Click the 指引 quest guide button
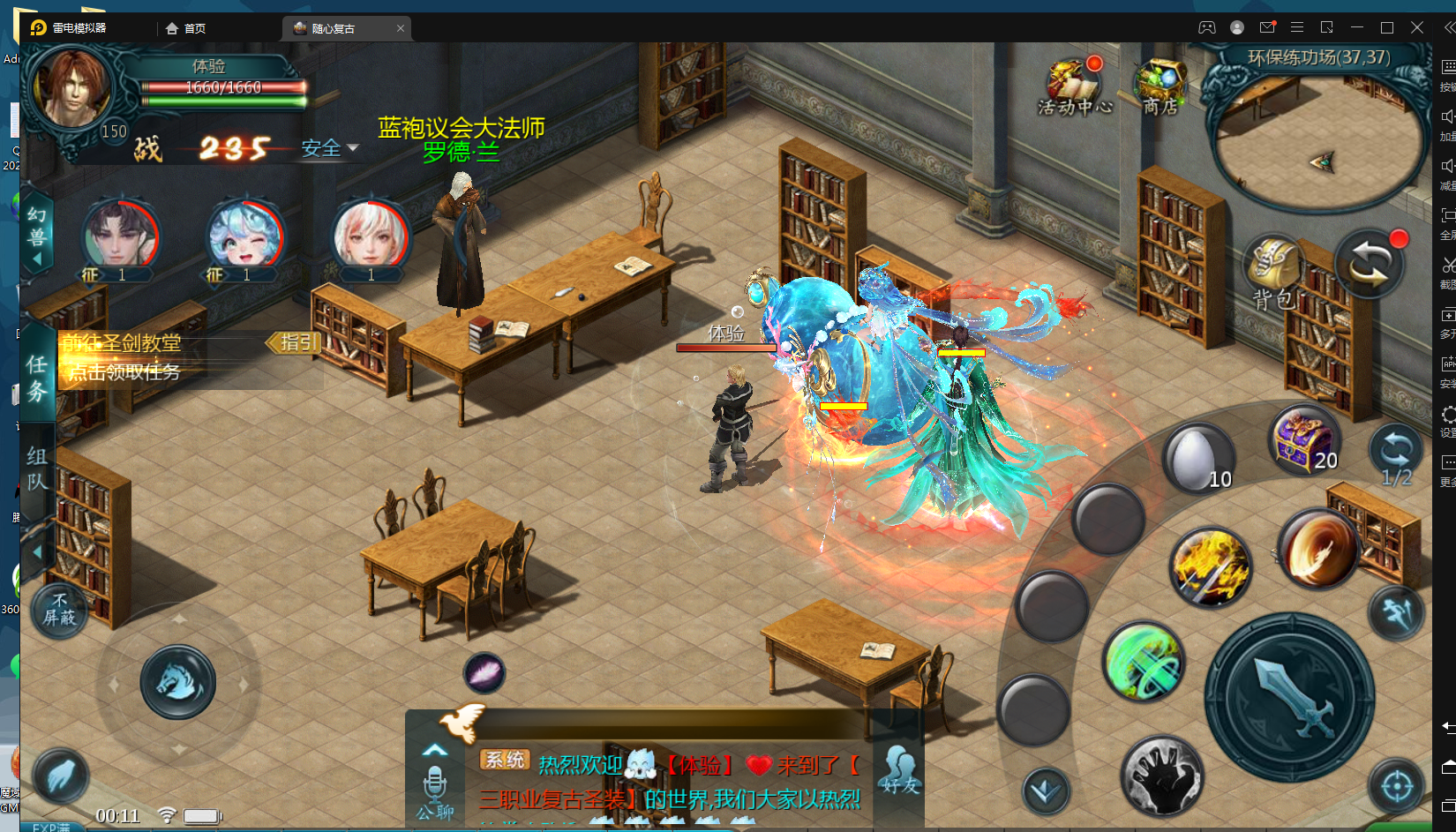The image size is (1456, 832). 295,342
